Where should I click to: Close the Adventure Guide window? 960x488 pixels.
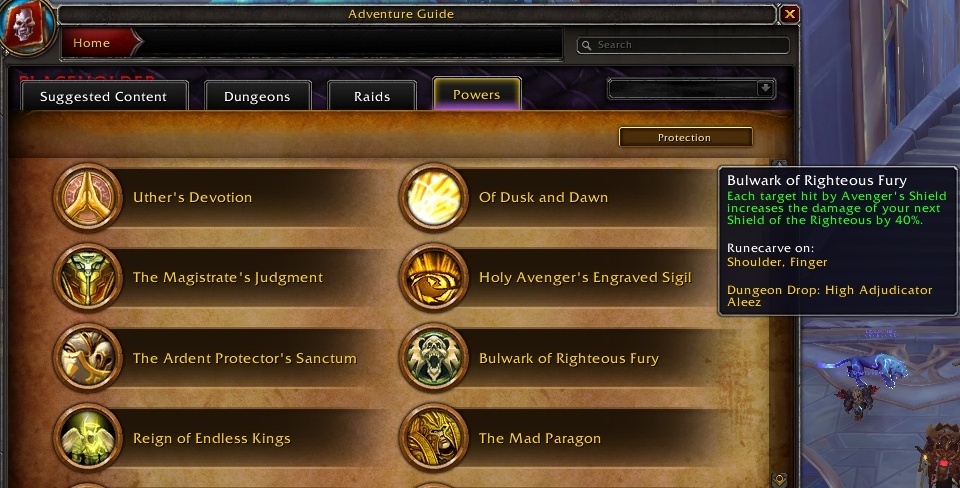click(x=790, y=14)
